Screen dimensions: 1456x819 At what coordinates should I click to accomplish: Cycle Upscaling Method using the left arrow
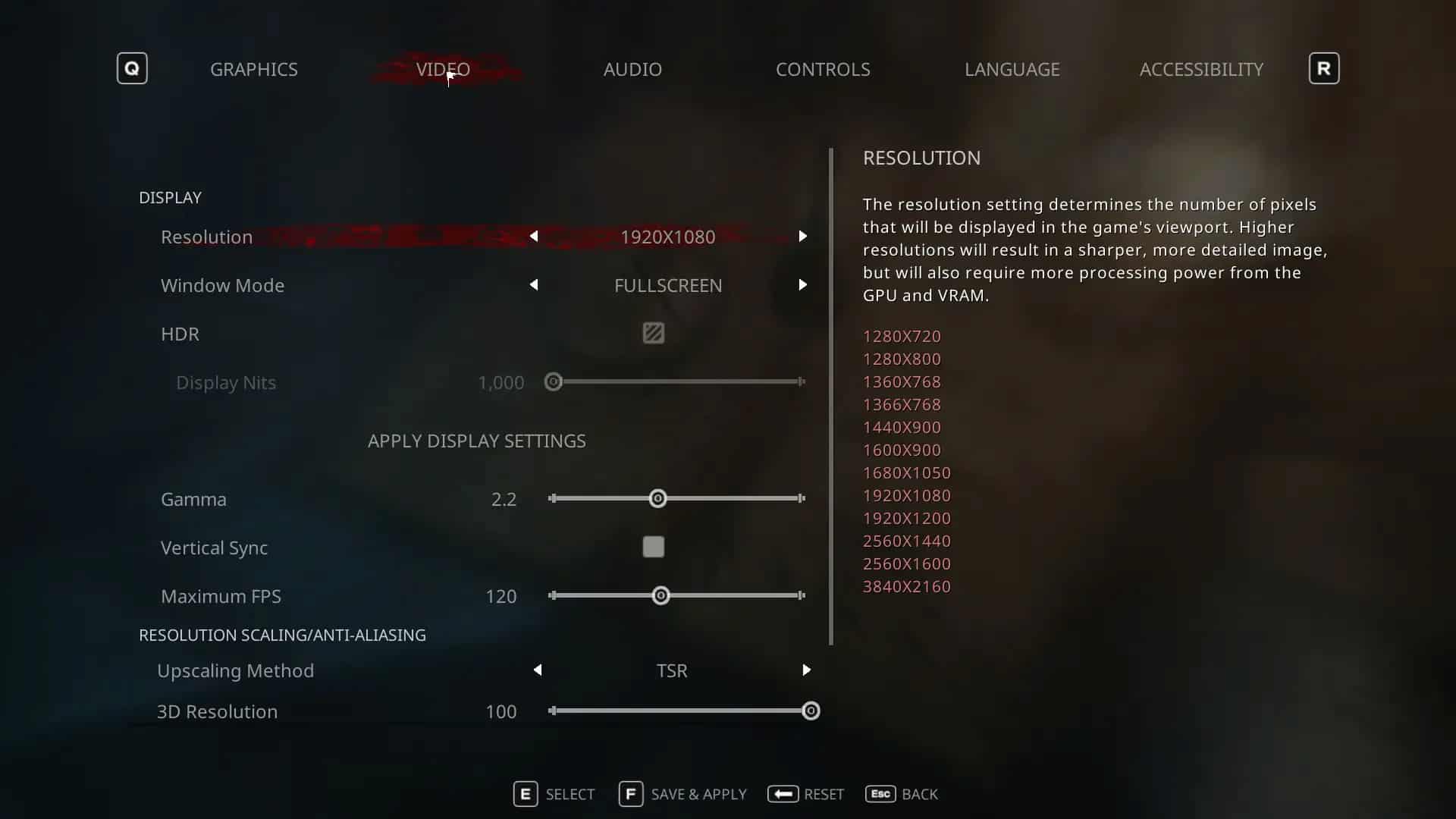pyautogui.click(x=538, y=670)
